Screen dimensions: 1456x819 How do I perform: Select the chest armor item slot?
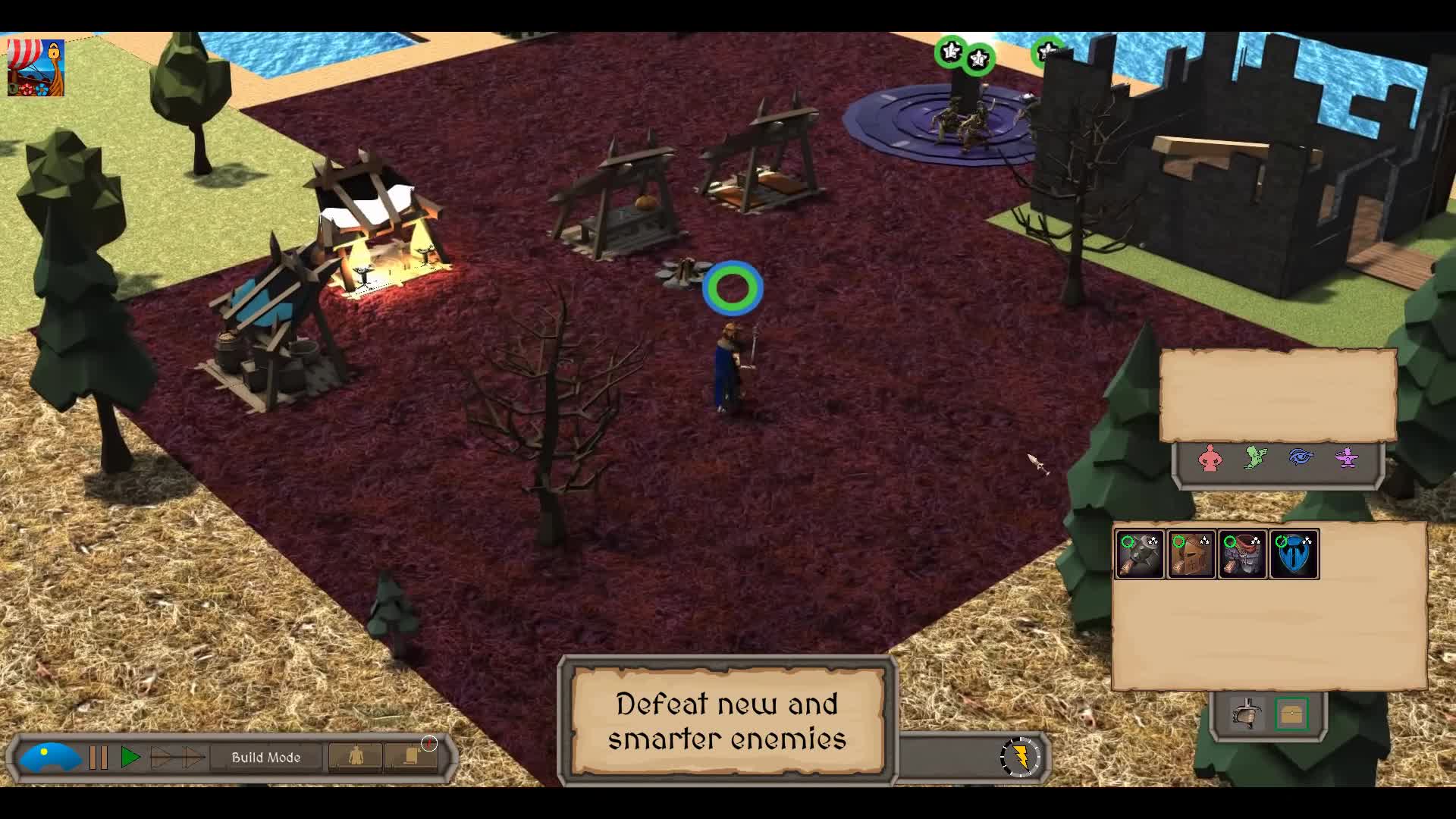(1243, 554)
